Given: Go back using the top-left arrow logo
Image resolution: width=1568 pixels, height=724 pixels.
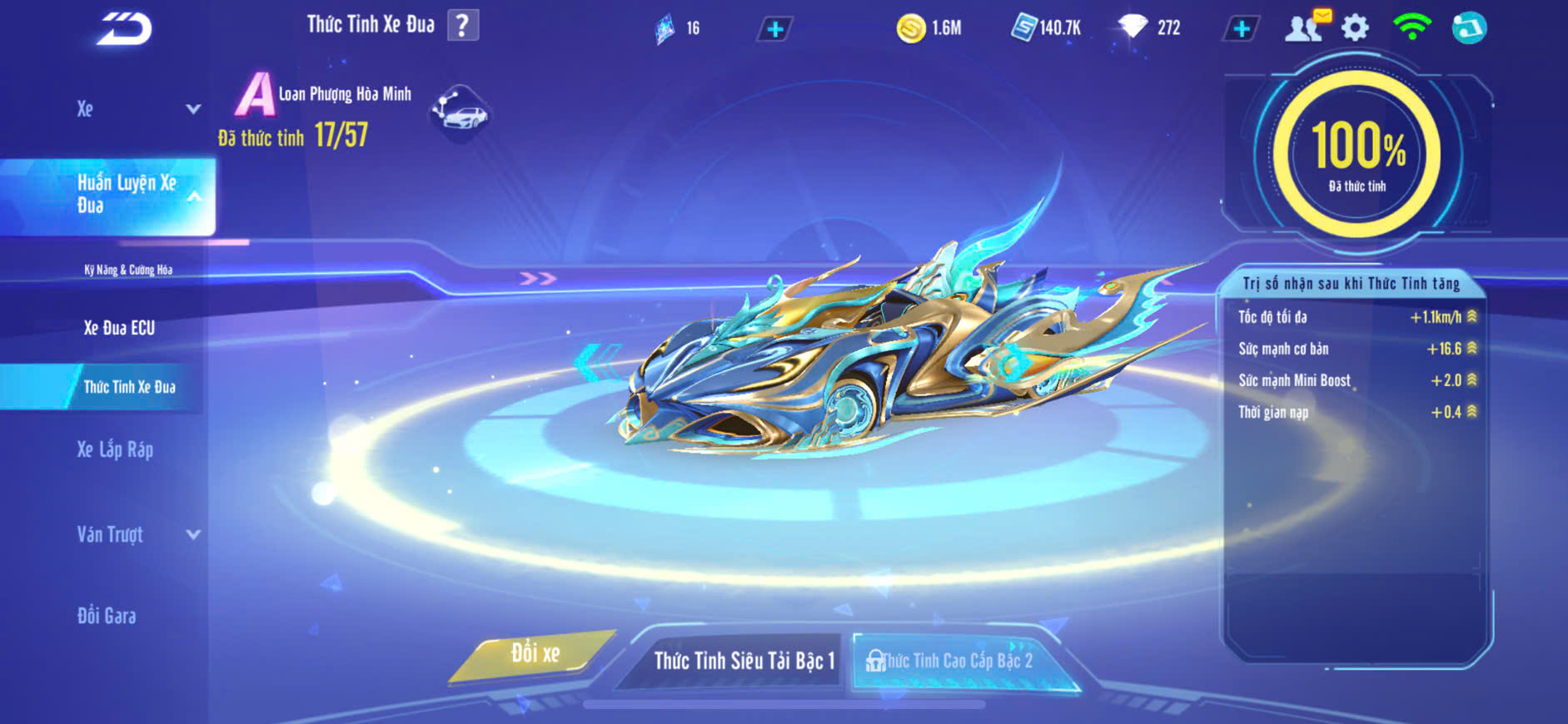Looking at the screenshot, I should [x=124, y=29].
